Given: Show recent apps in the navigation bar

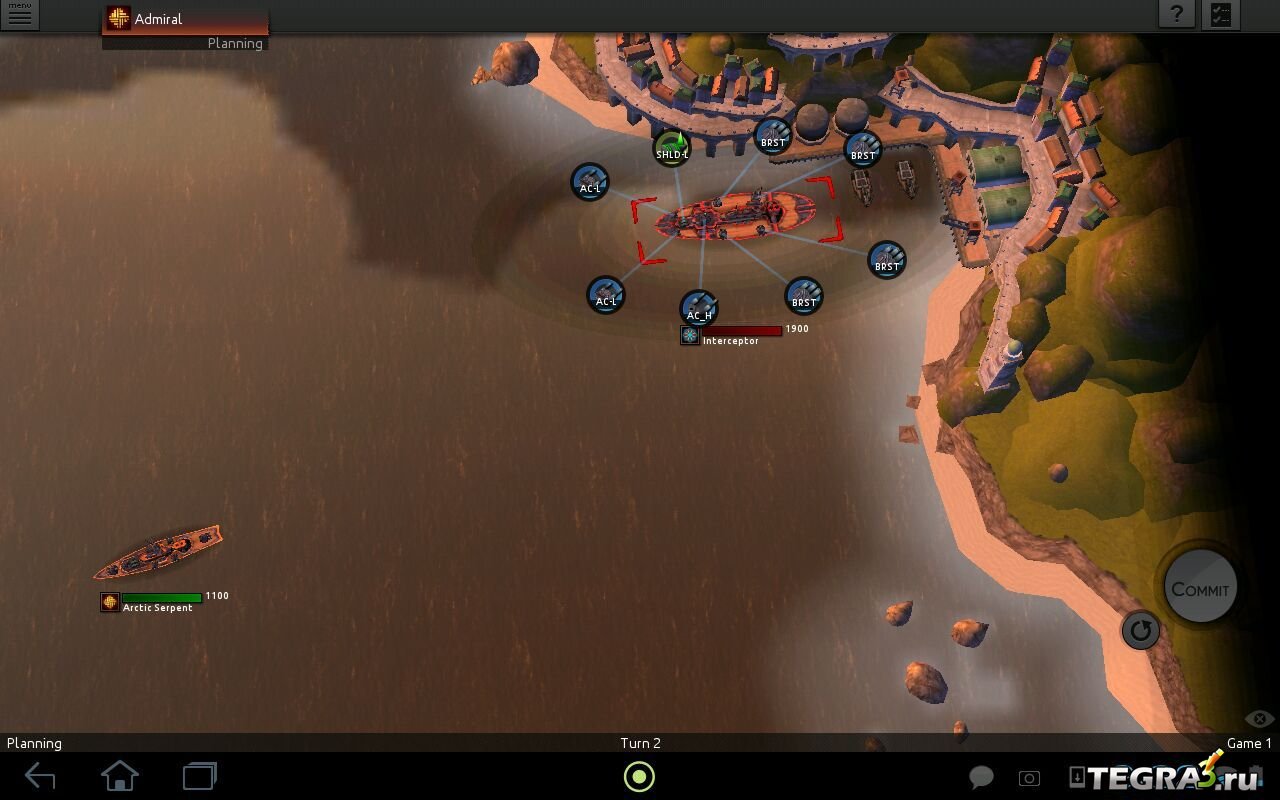Looking at the screenshot, I should click(200, 776).
